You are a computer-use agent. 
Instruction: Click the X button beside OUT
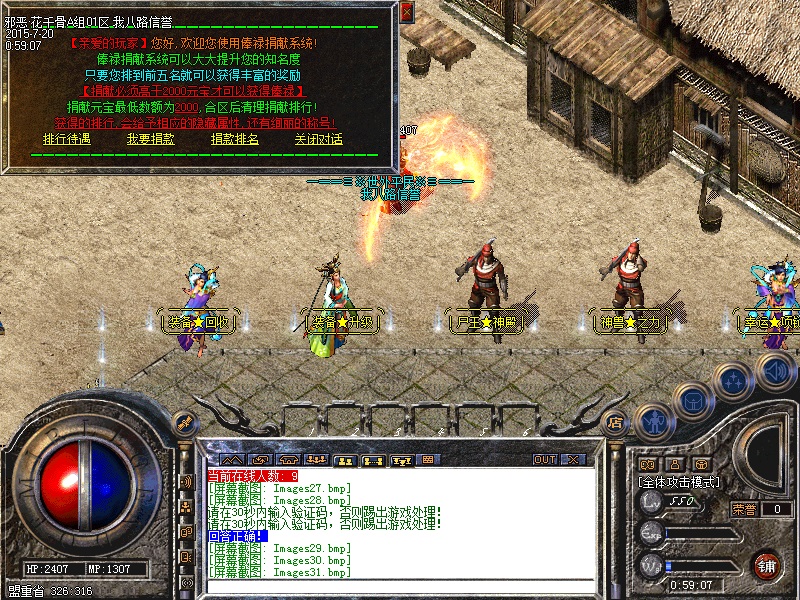point(574,460)
